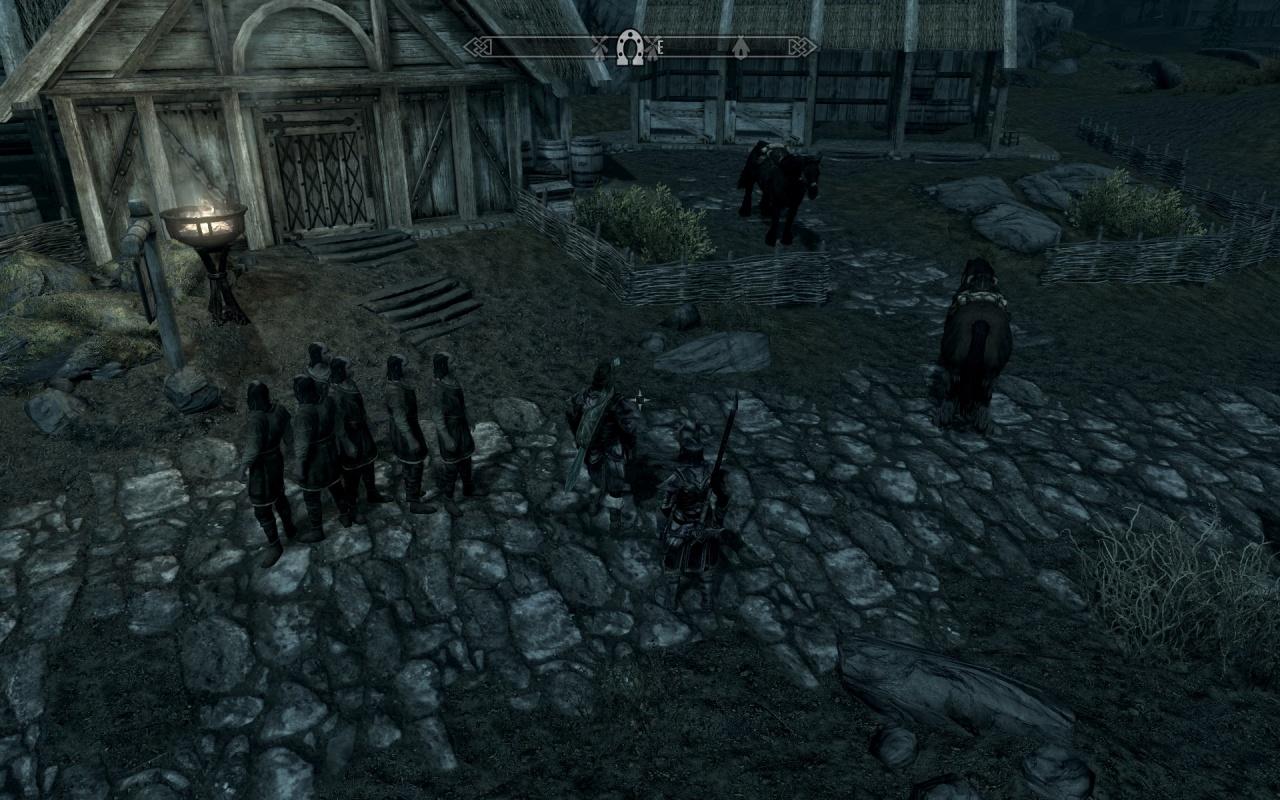Select the house-shaped marker on the compass
This screenshot has width=1280, height=800.
point(740,47)
